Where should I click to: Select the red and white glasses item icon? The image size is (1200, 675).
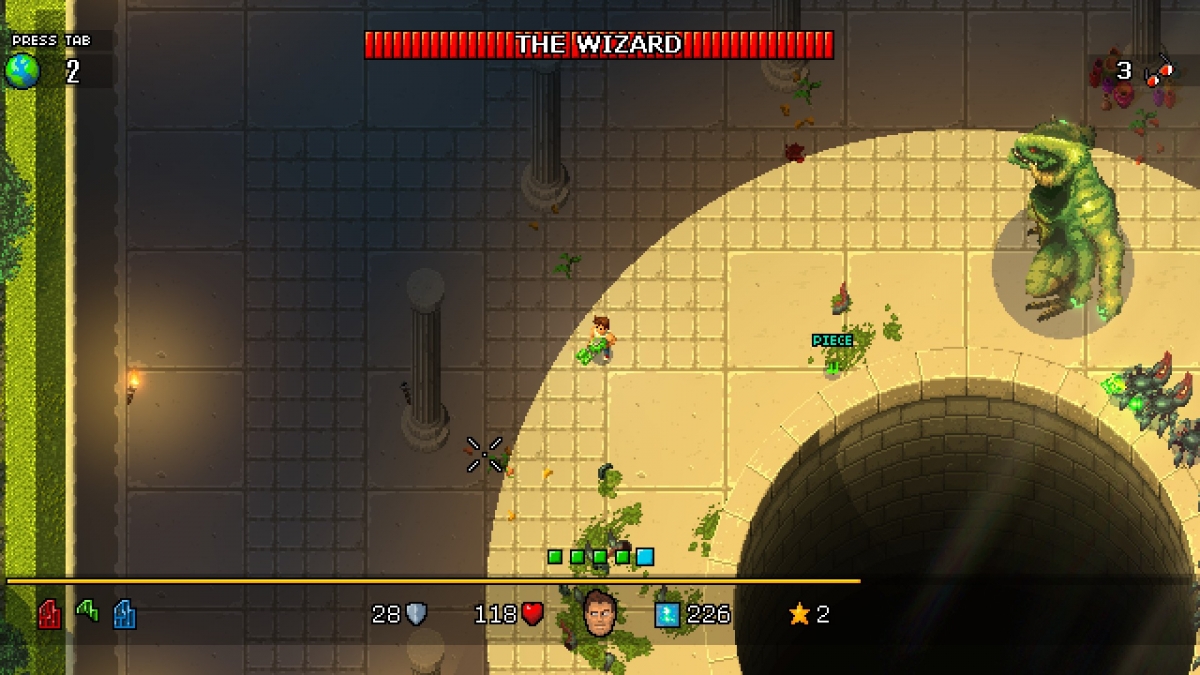click(x=1159, y=71)
